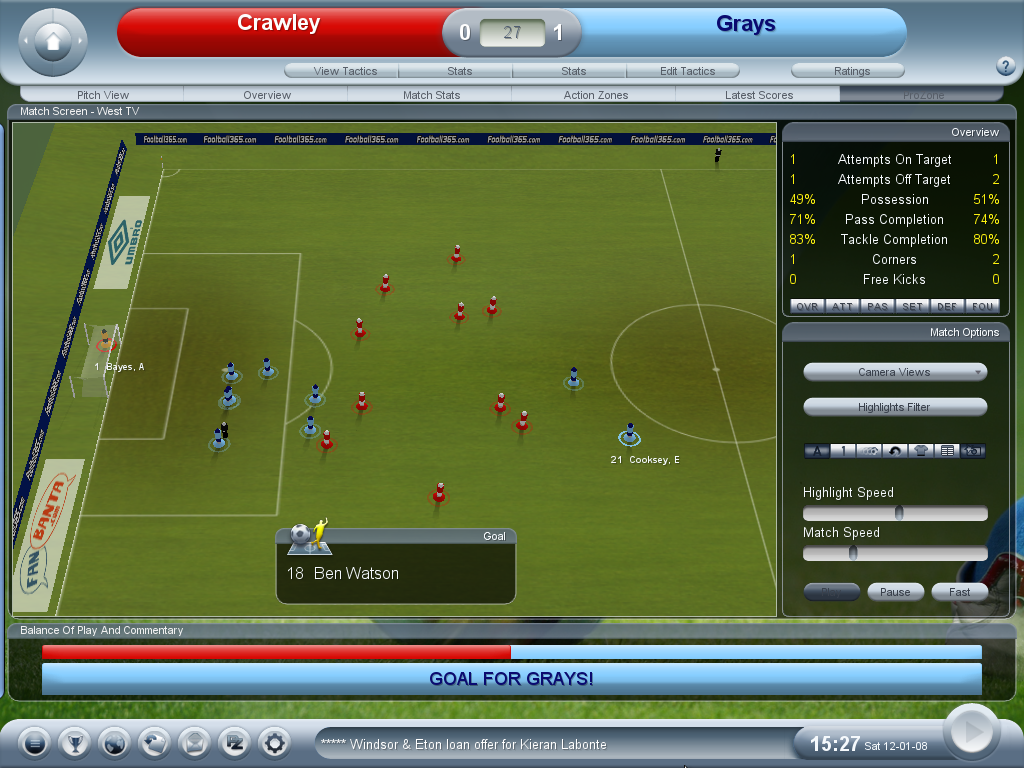Show the ATT stats overview
Screen dimensions: 1024x768
pyautogui.click(x=843, y=306)
